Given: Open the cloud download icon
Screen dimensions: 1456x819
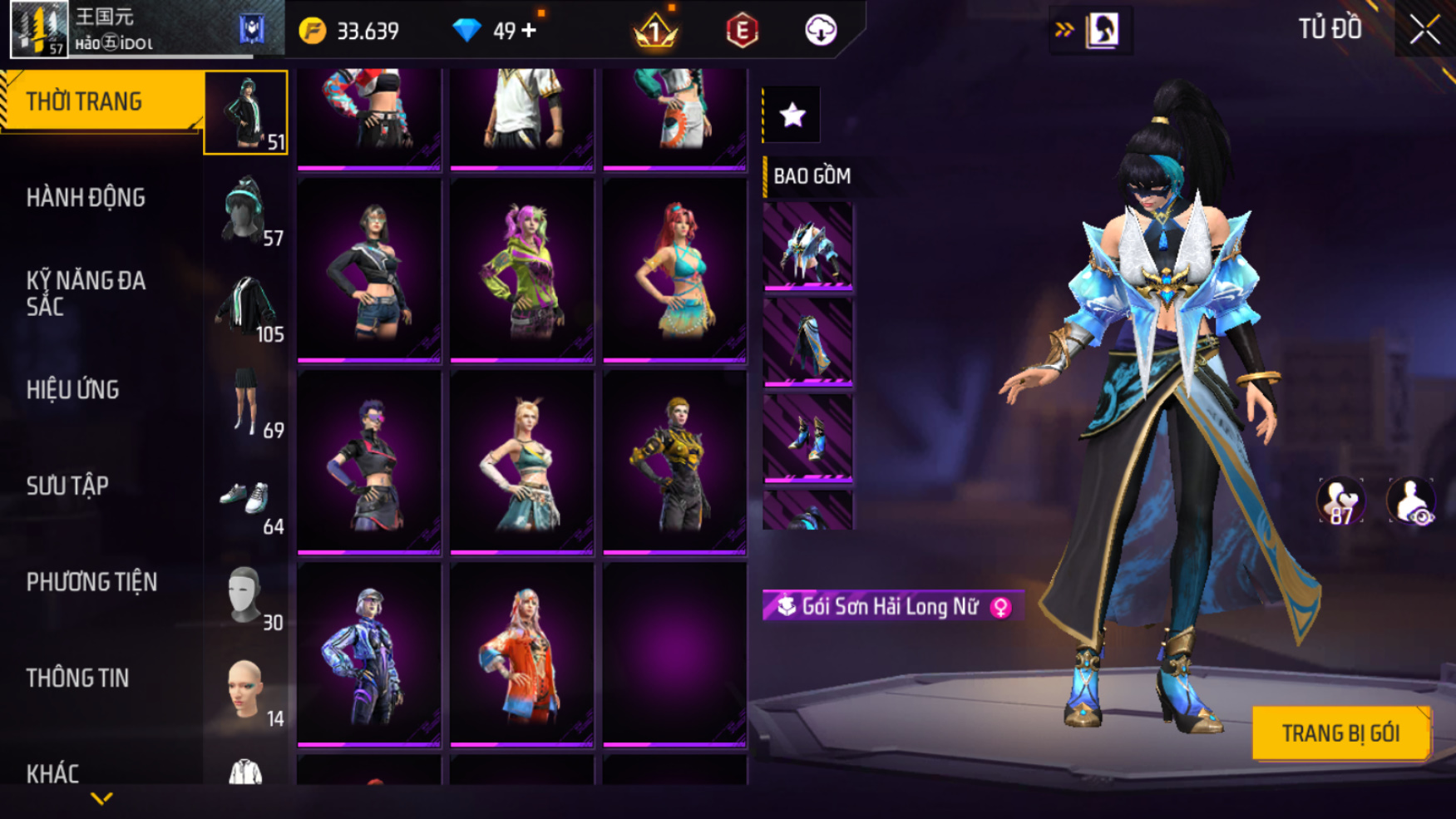Looking at the screenshot, I should click(821, 31).
